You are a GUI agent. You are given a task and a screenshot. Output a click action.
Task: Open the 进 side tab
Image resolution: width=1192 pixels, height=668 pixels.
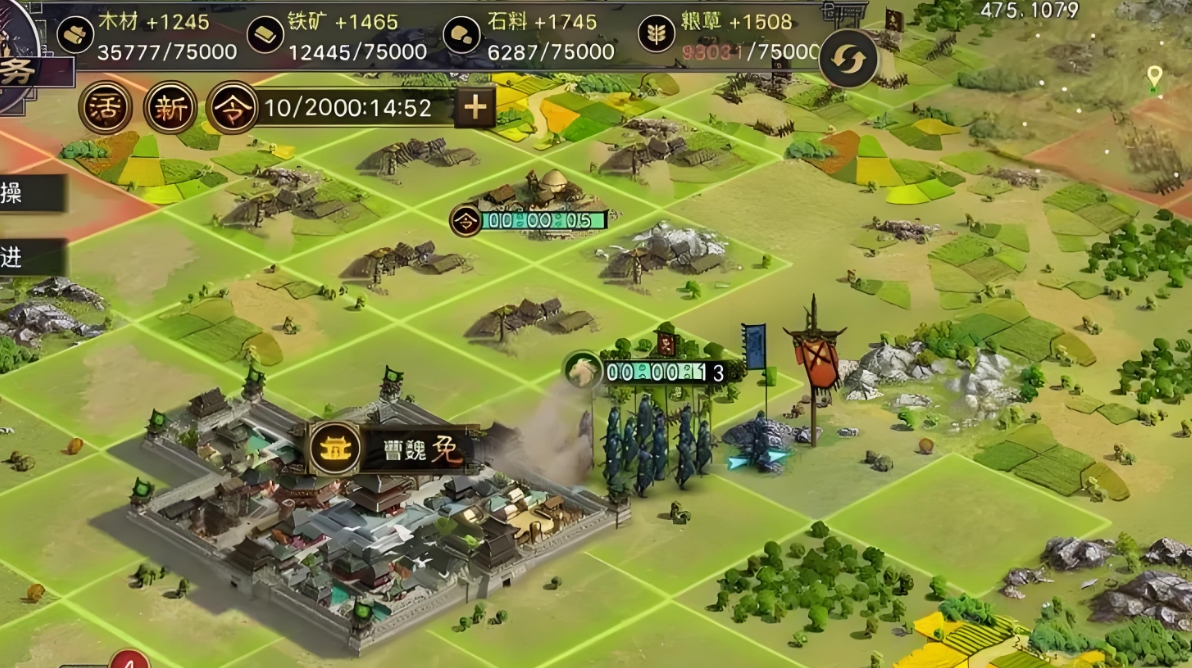click(x=28, y=257)
